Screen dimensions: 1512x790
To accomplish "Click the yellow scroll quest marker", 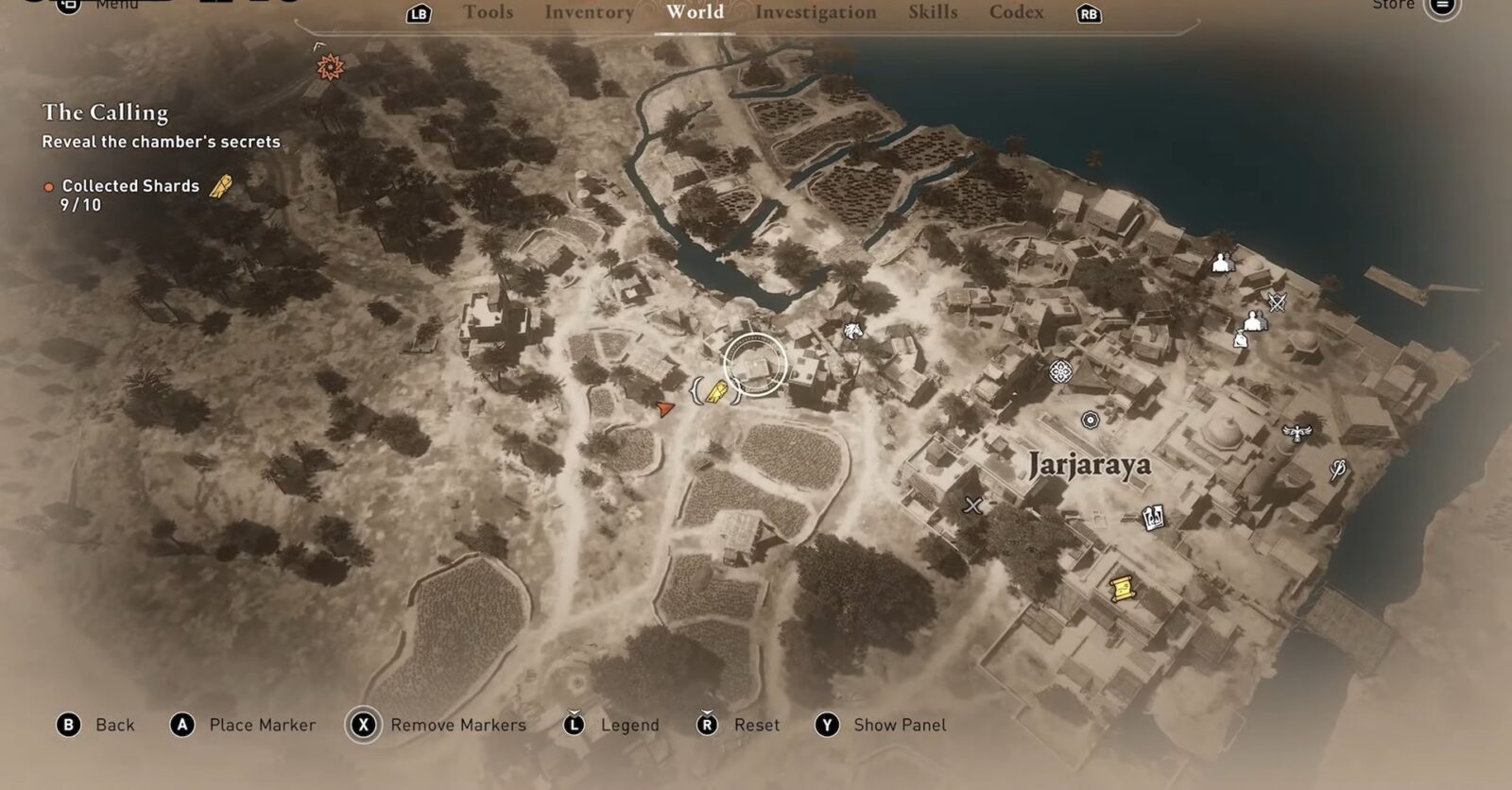I will click(1122, 588).
